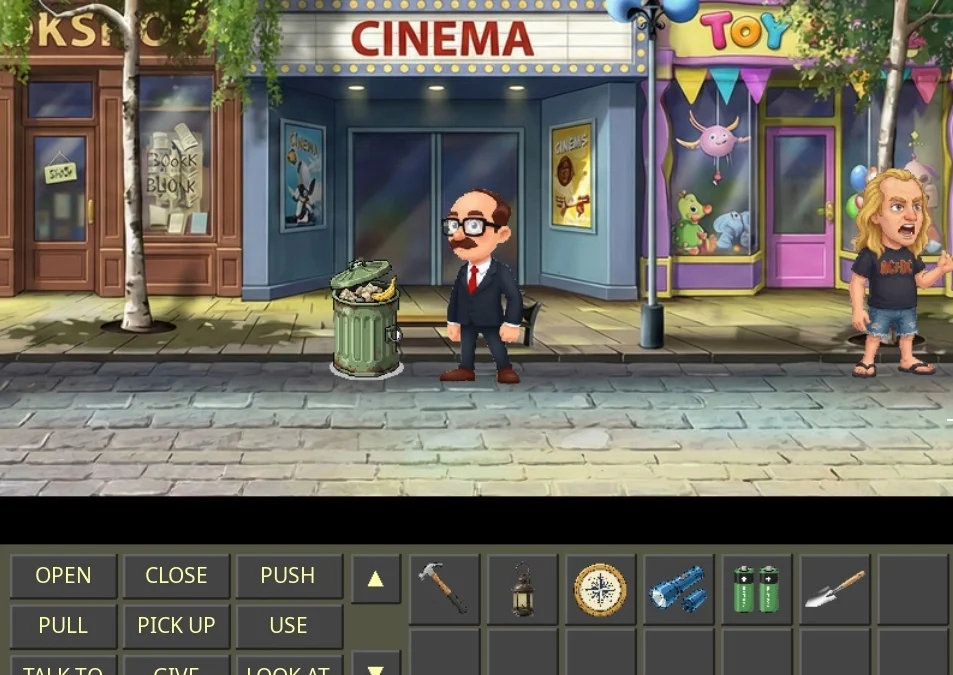Select the hammer in the inventory

point(444,589)
